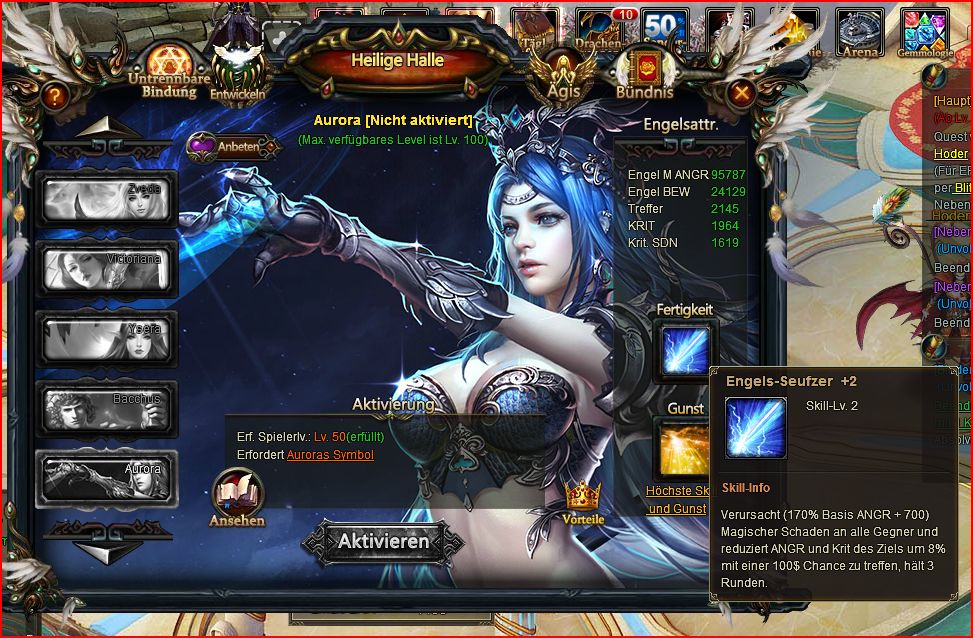Open the Arena from the top bar
Image resolution: width=973 pixels, height=638 pixels.
(x=860, y=34)
